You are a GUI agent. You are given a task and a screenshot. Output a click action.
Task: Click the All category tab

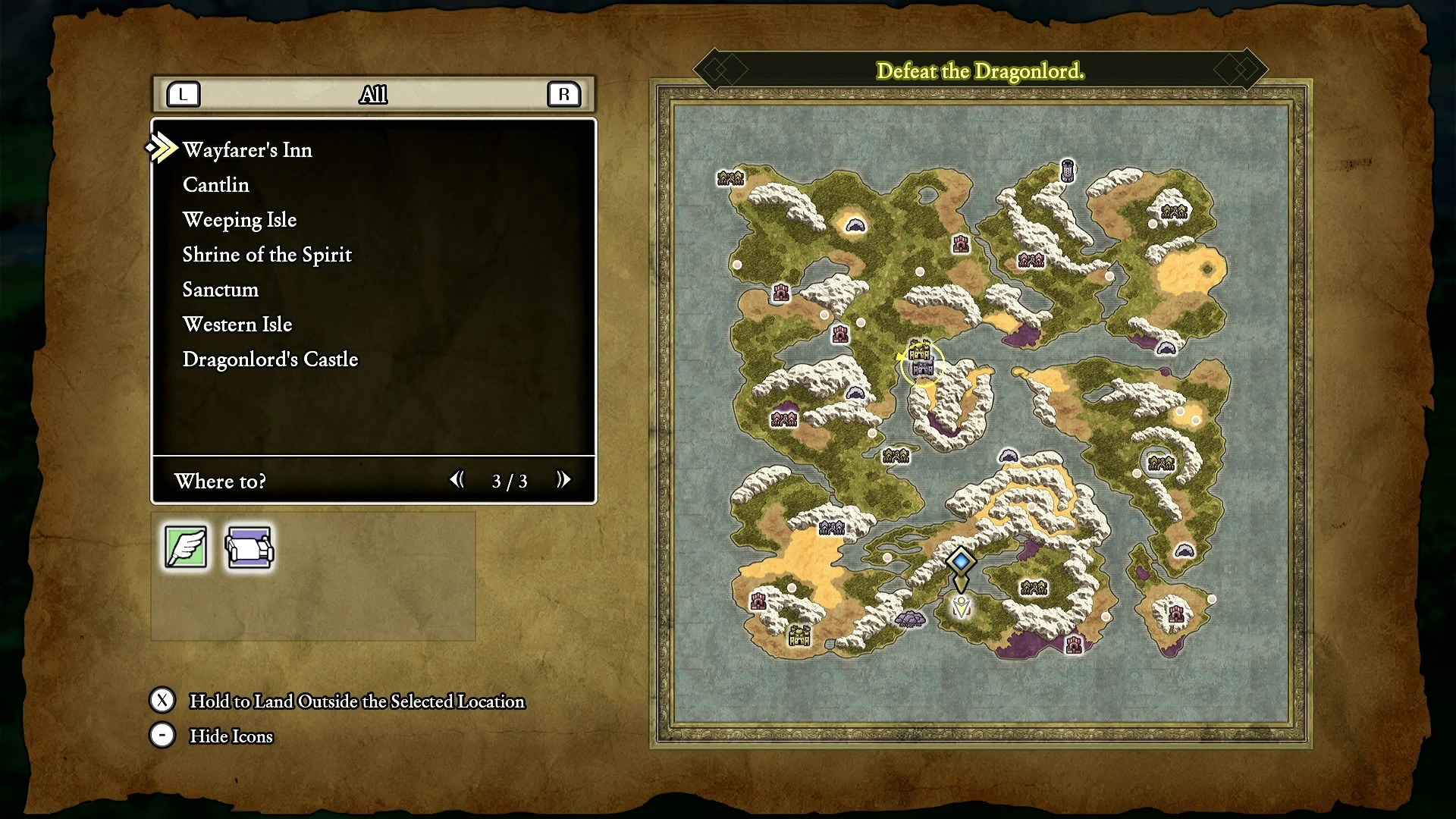373,95
